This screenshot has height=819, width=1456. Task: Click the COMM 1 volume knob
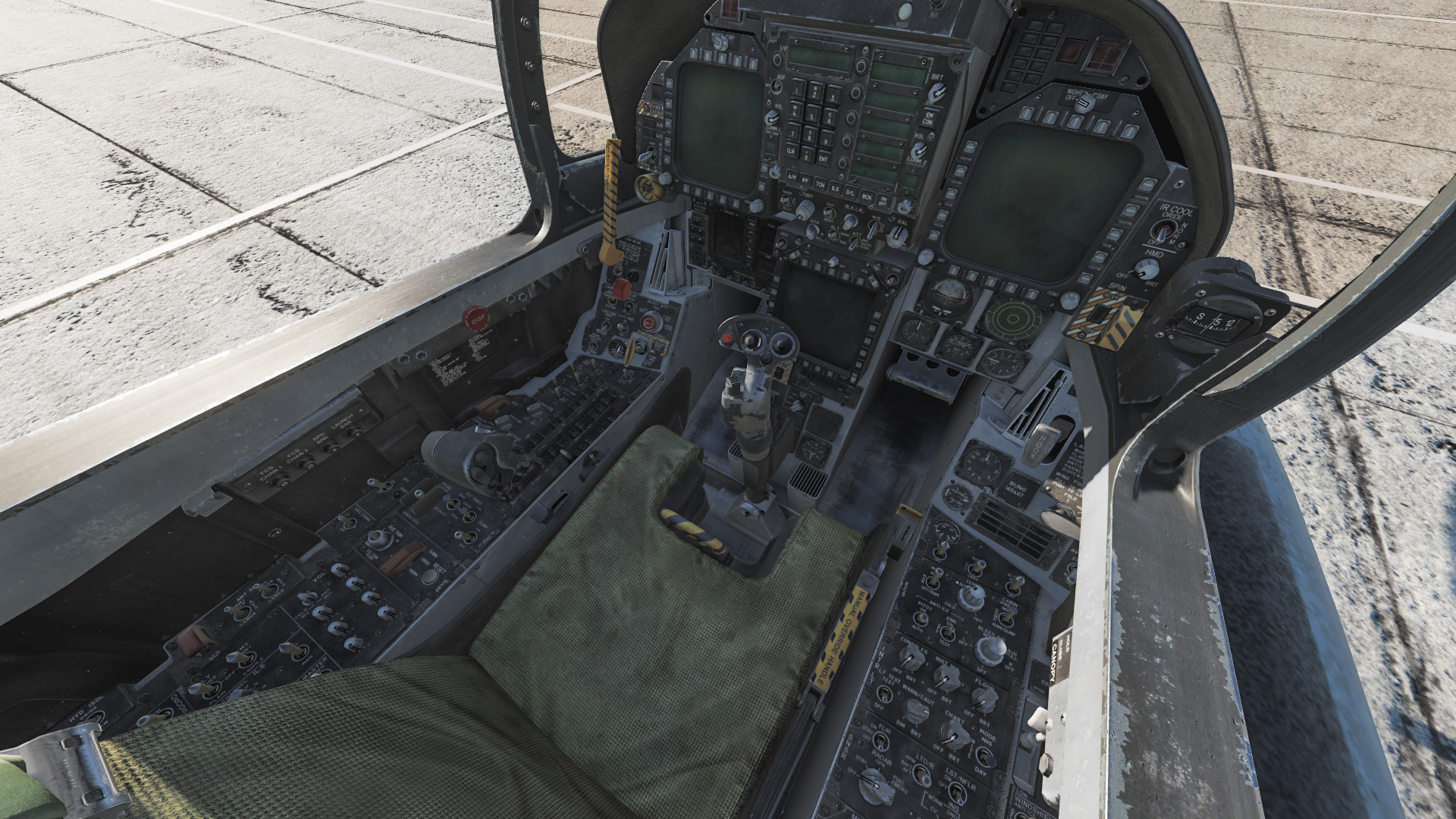pos(773,118)
